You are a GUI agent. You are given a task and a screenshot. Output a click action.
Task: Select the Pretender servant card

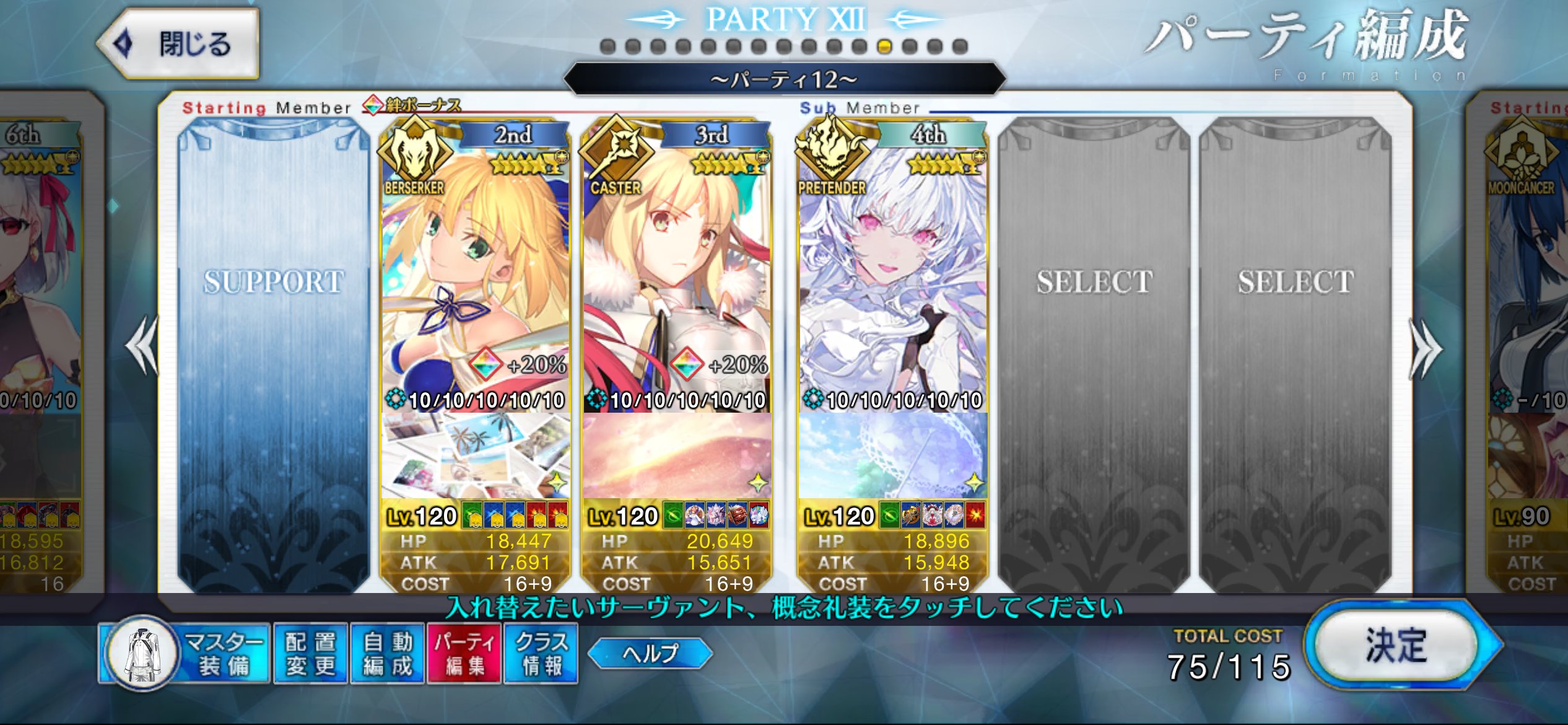tap(892, 266)
